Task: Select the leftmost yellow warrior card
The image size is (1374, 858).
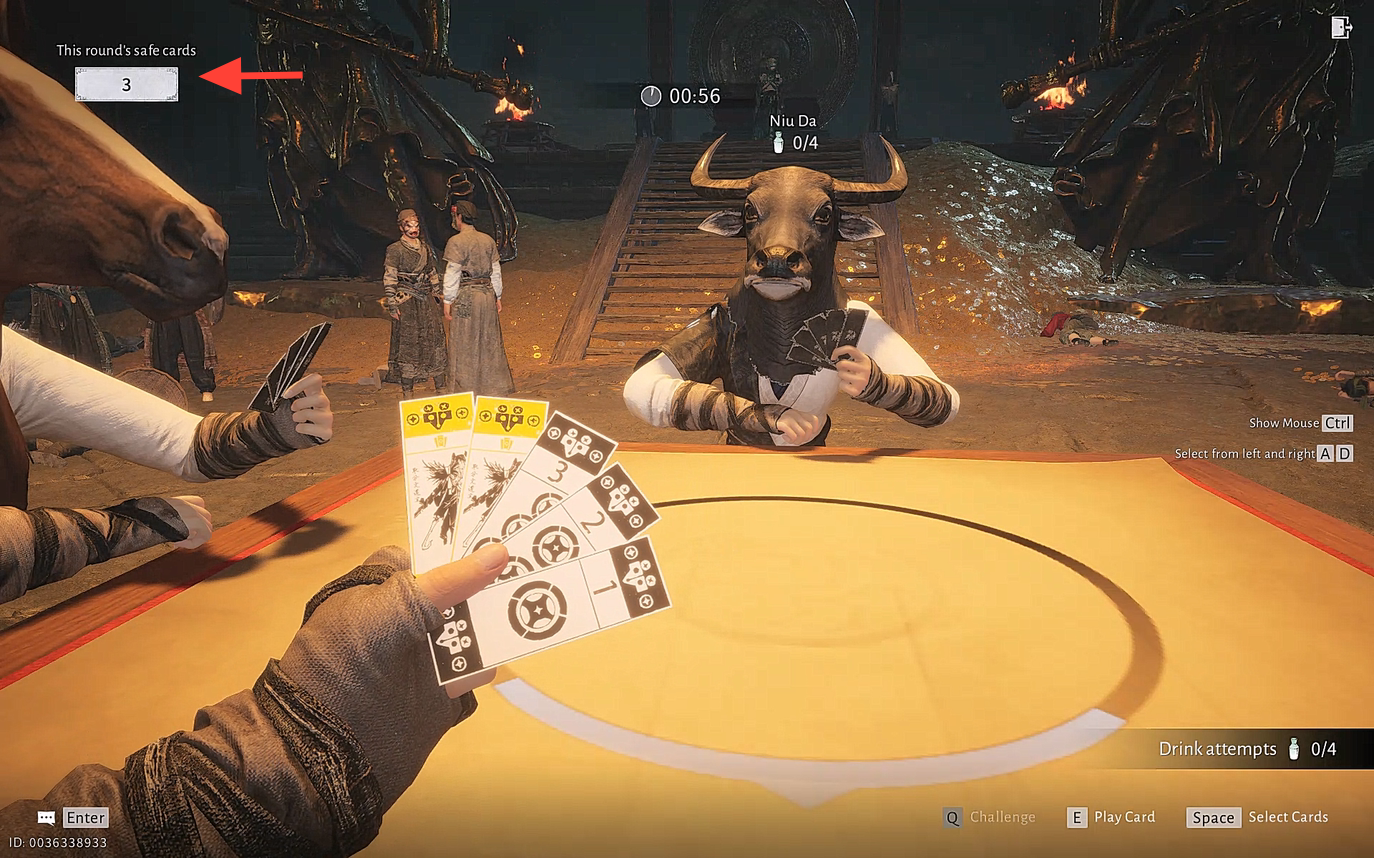Action: pyautogui.click(x=434, y=470)
